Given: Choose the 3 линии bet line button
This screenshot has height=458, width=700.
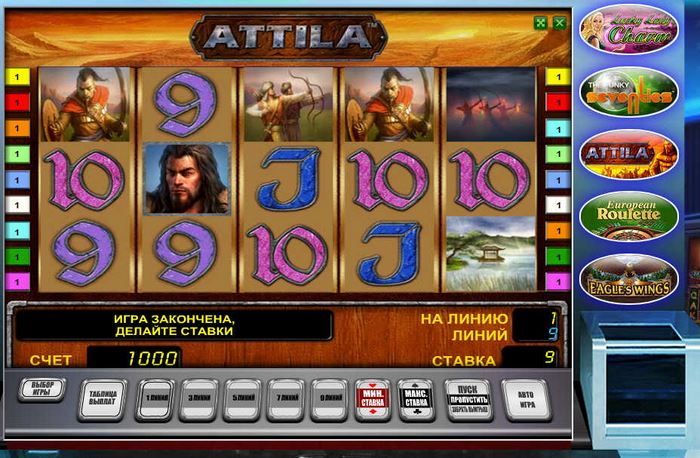Looking at the screenshot, I should coord(198,399).
